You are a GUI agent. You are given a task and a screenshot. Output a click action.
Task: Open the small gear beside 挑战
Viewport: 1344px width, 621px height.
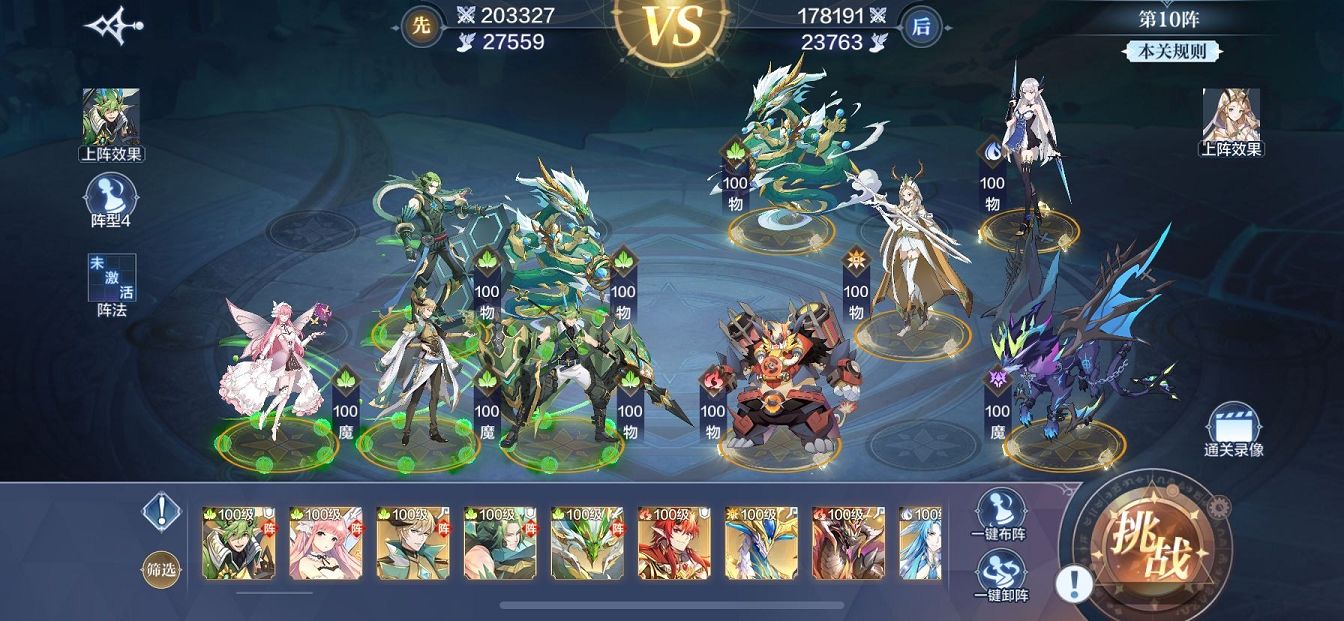tap(1218, 507)
